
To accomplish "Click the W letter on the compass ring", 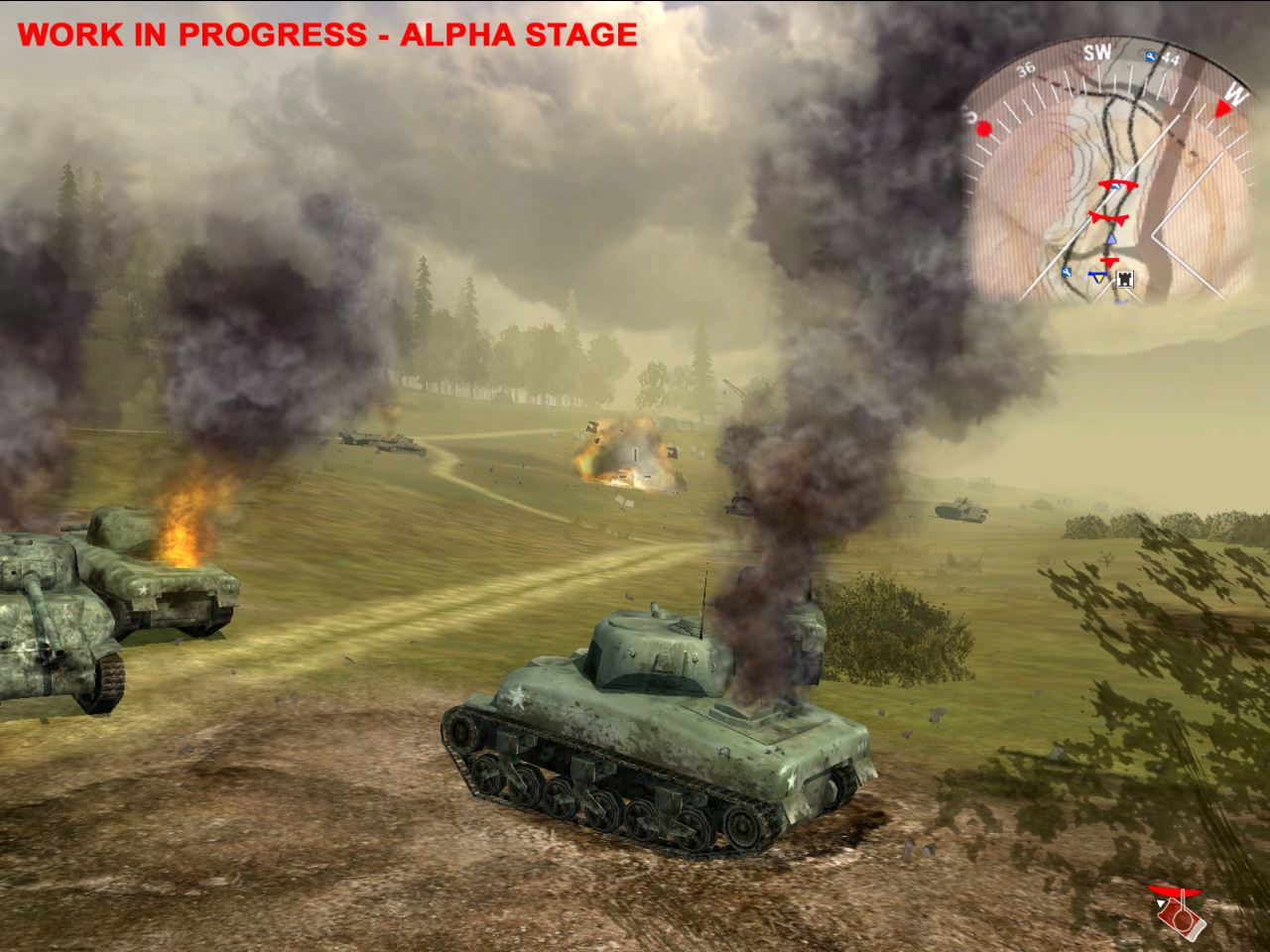I will tap(1235, 94).
